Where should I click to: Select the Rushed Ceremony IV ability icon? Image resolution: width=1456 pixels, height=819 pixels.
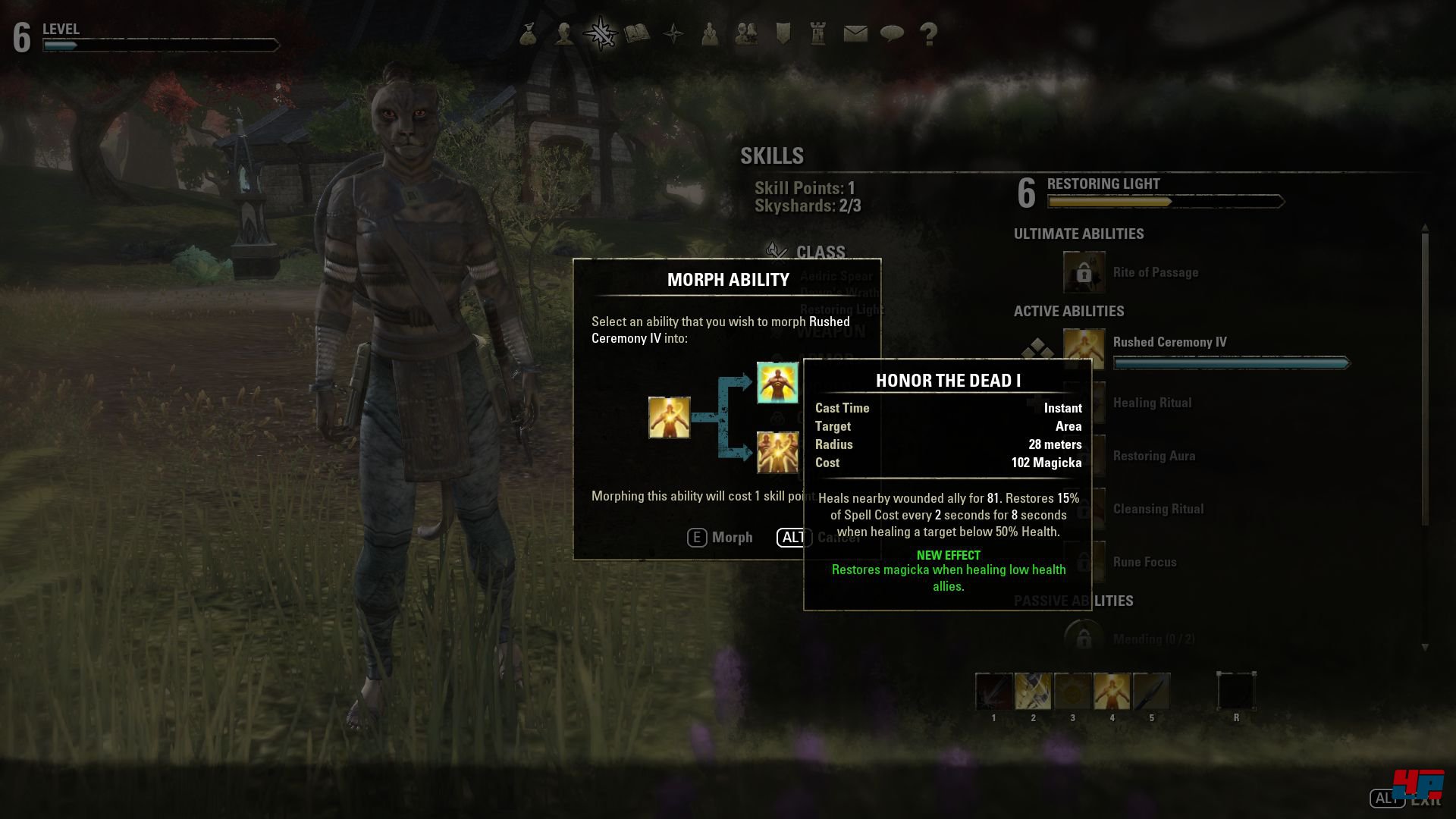pyautogui.click(x=1084, y=349)
